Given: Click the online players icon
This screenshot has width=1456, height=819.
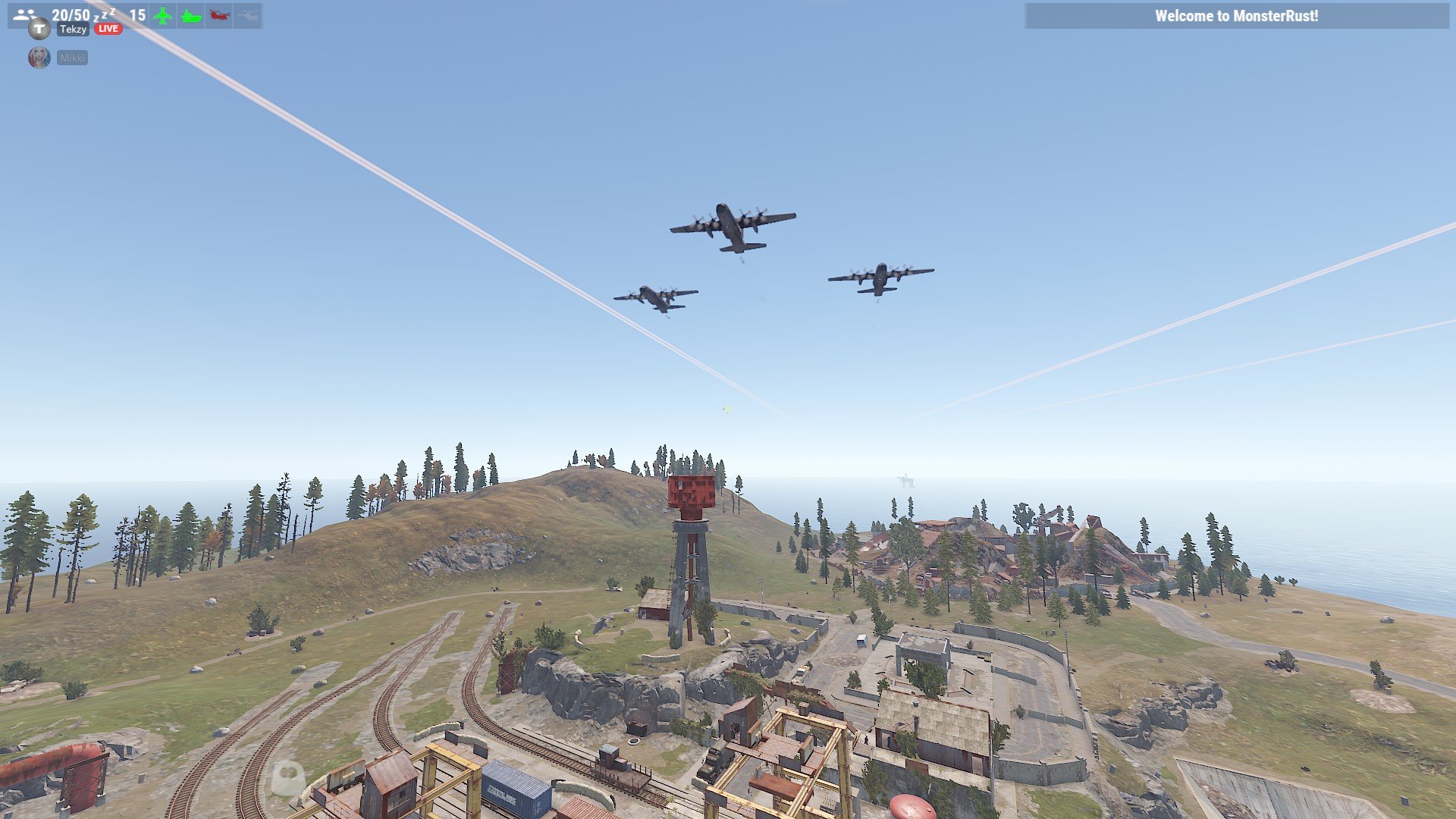Looking at the screenshot, I should click(x=24, y=14).
